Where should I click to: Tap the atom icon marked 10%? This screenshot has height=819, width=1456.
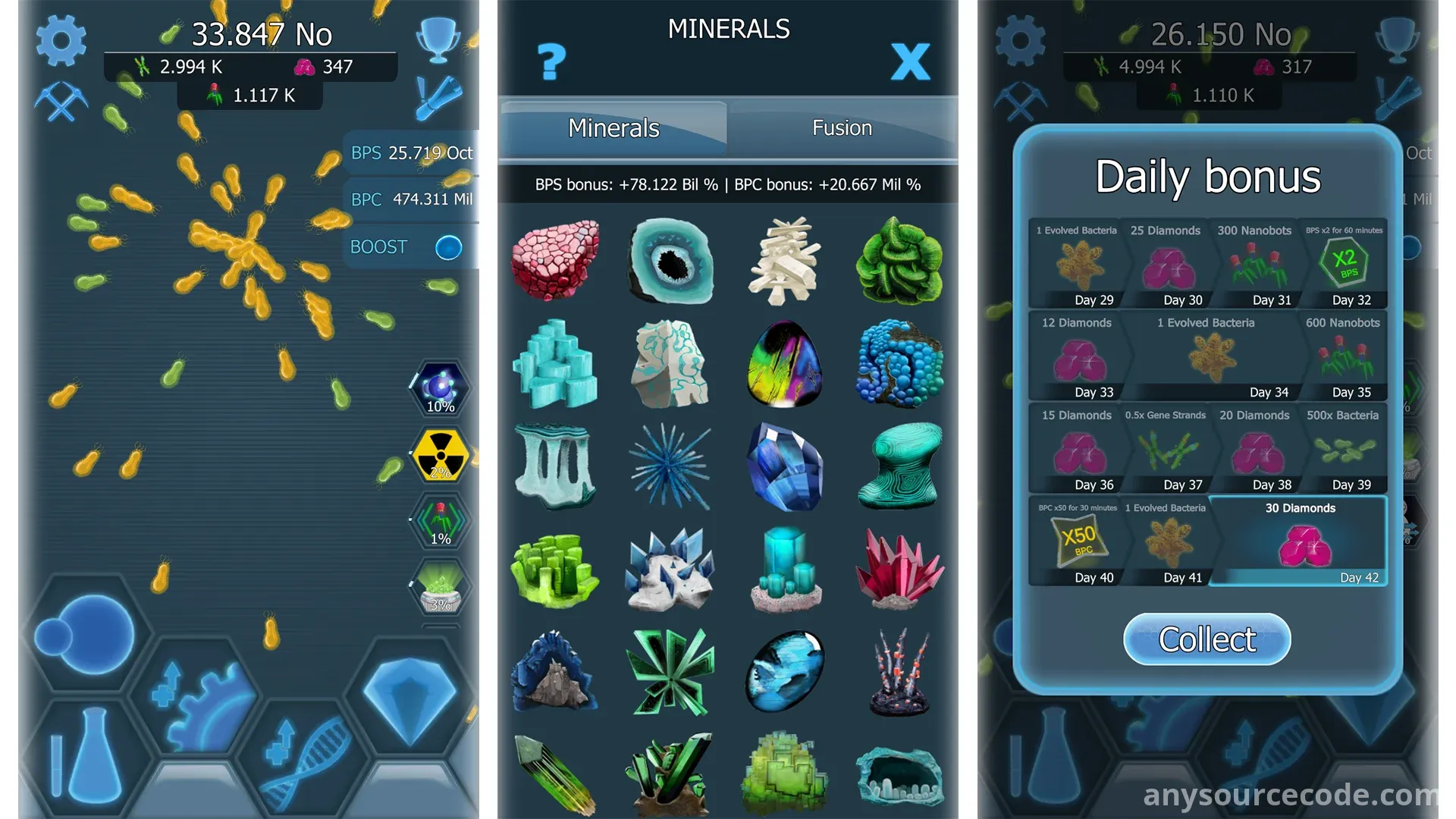pos(440,389)
